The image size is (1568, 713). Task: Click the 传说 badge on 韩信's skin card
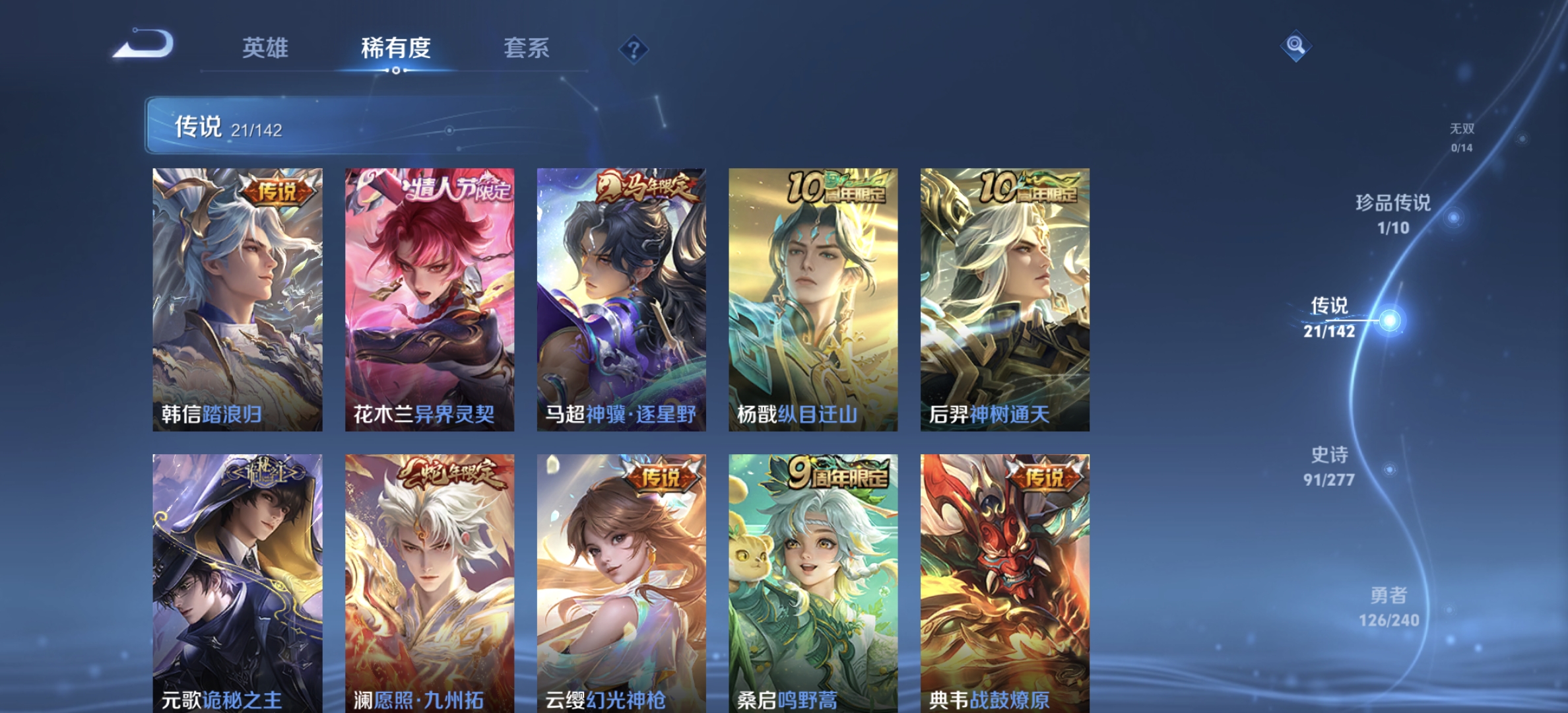278,192
